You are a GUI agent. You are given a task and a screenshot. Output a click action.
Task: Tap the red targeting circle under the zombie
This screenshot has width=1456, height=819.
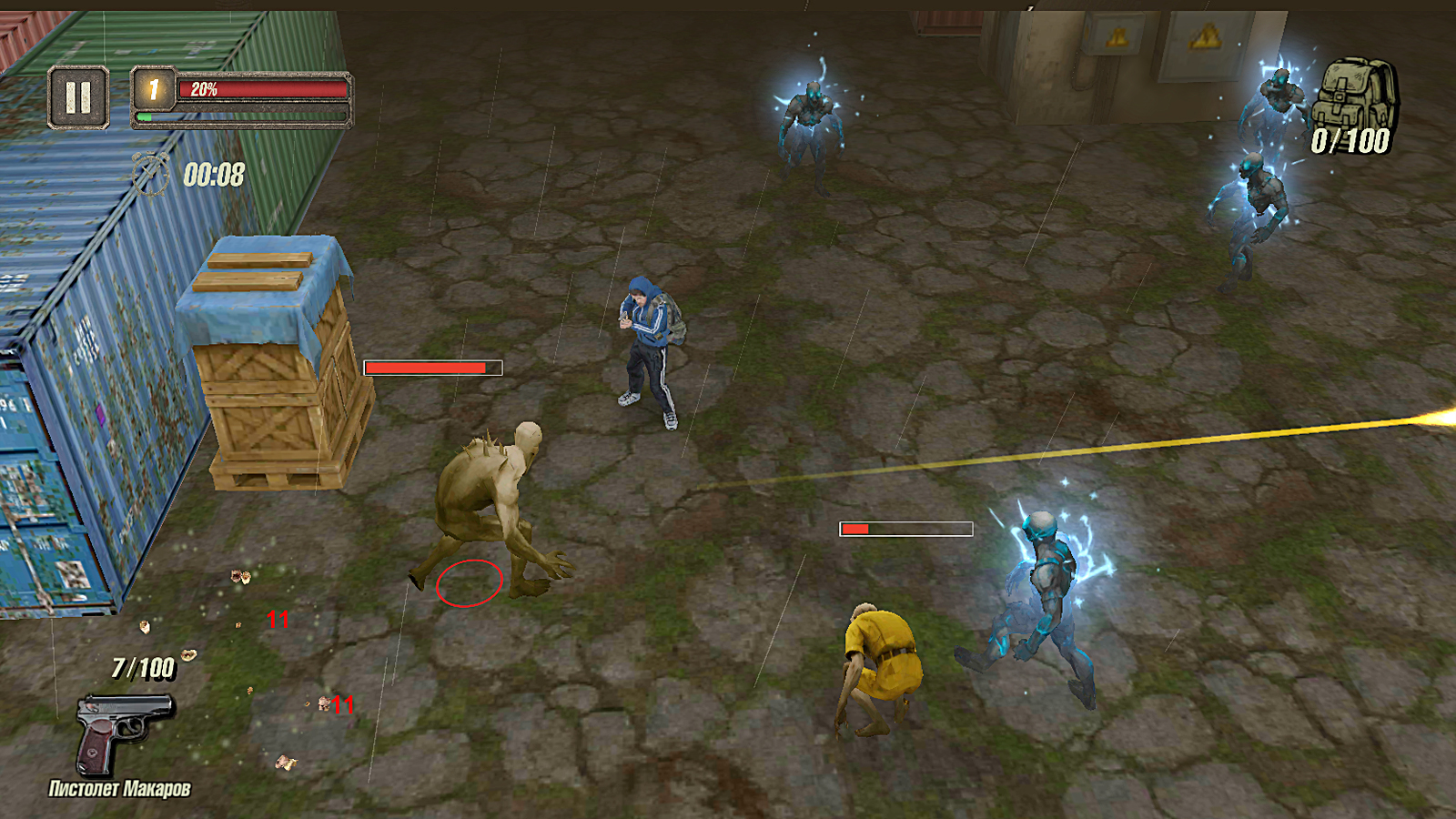click(470, 581)
